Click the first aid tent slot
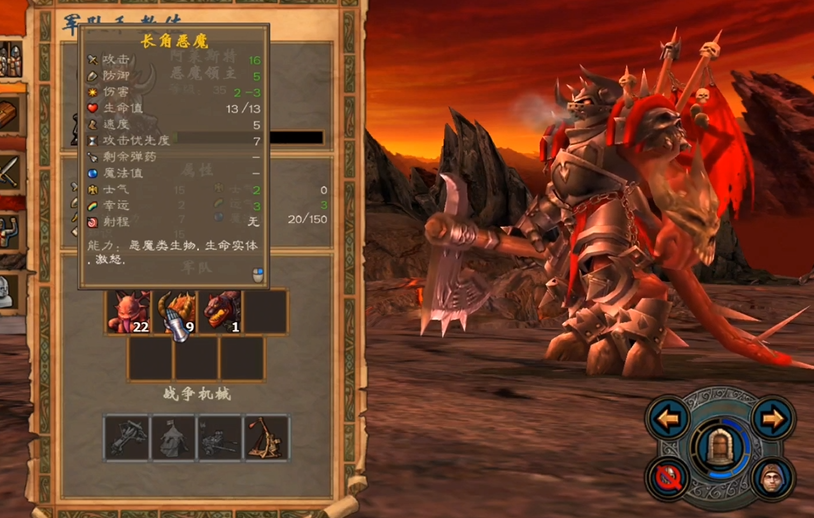Image resolution: width=814 pixels, height=518 pixels. point(174,438)
